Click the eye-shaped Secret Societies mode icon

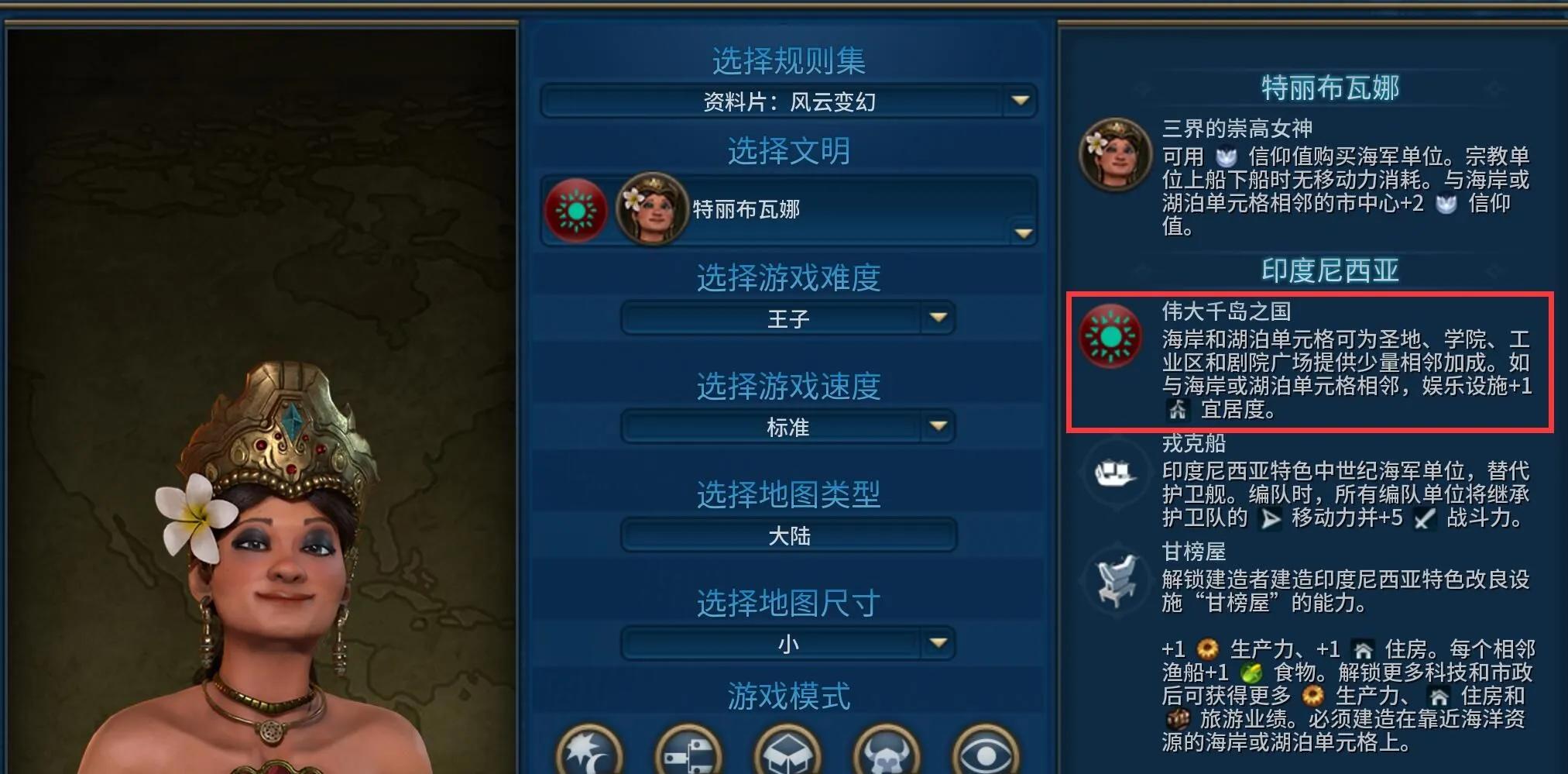985,751
